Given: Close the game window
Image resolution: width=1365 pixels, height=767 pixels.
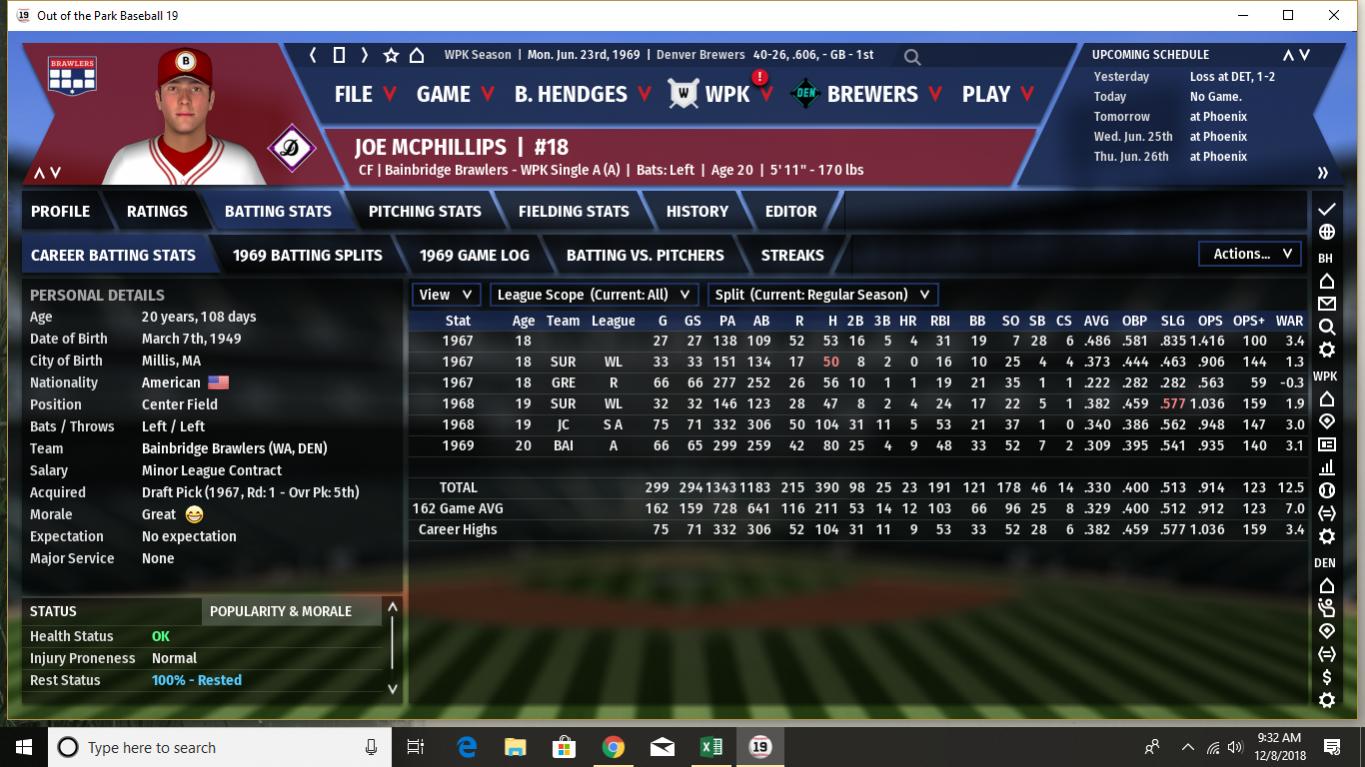Looking at the screenshot, I should click(x=1334, y=15).
